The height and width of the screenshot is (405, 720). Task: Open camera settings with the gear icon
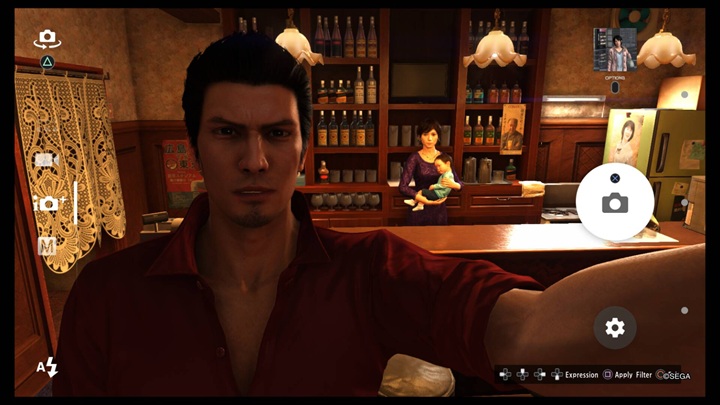pyautogui.click(x=614, y=327)
